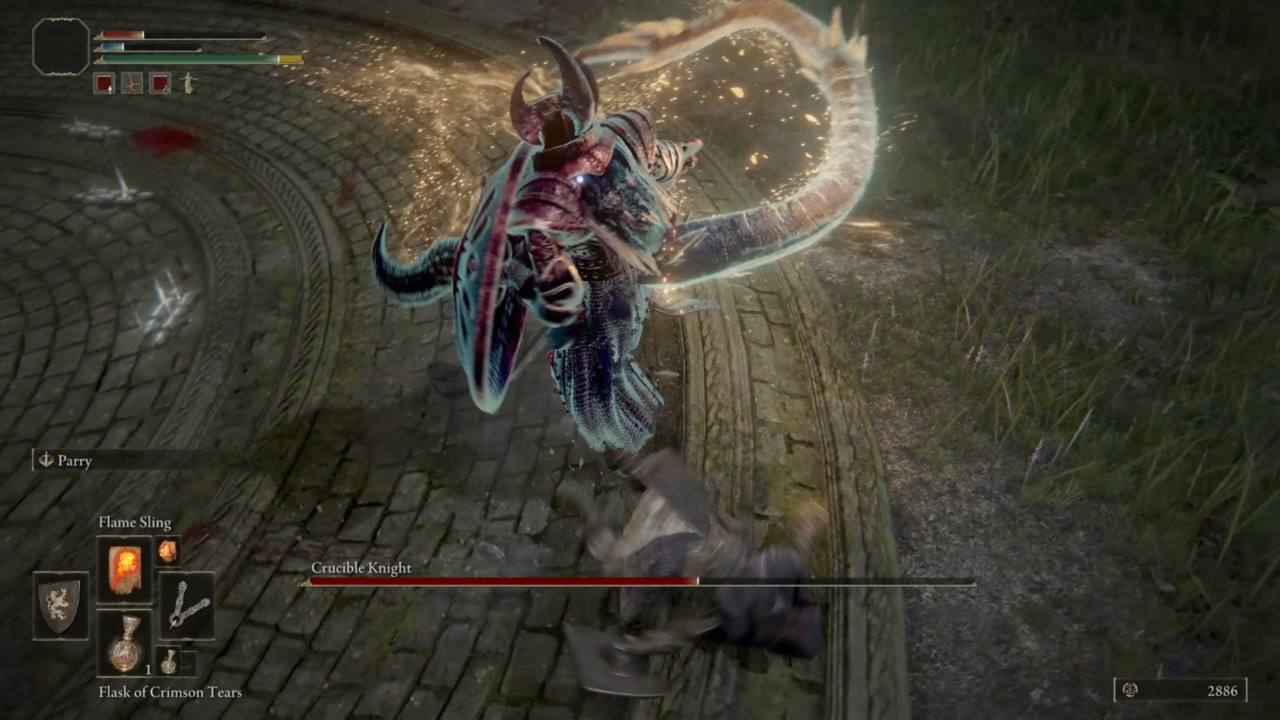
Task: Click the Parry skill name label
Action: point(76,461)
